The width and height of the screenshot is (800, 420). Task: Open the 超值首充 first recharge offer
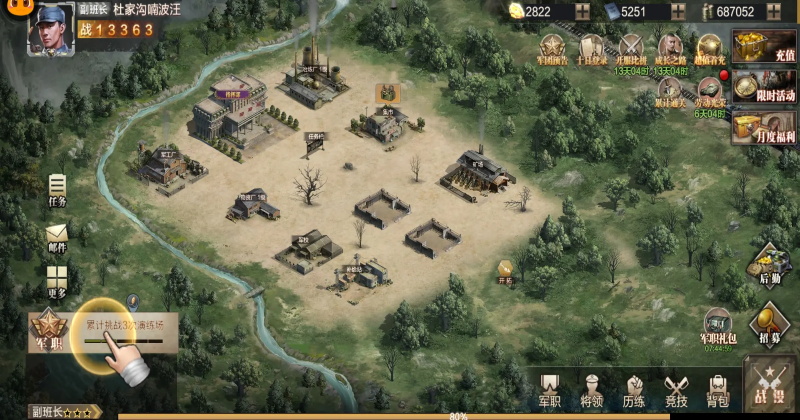[x=709, y=48]
